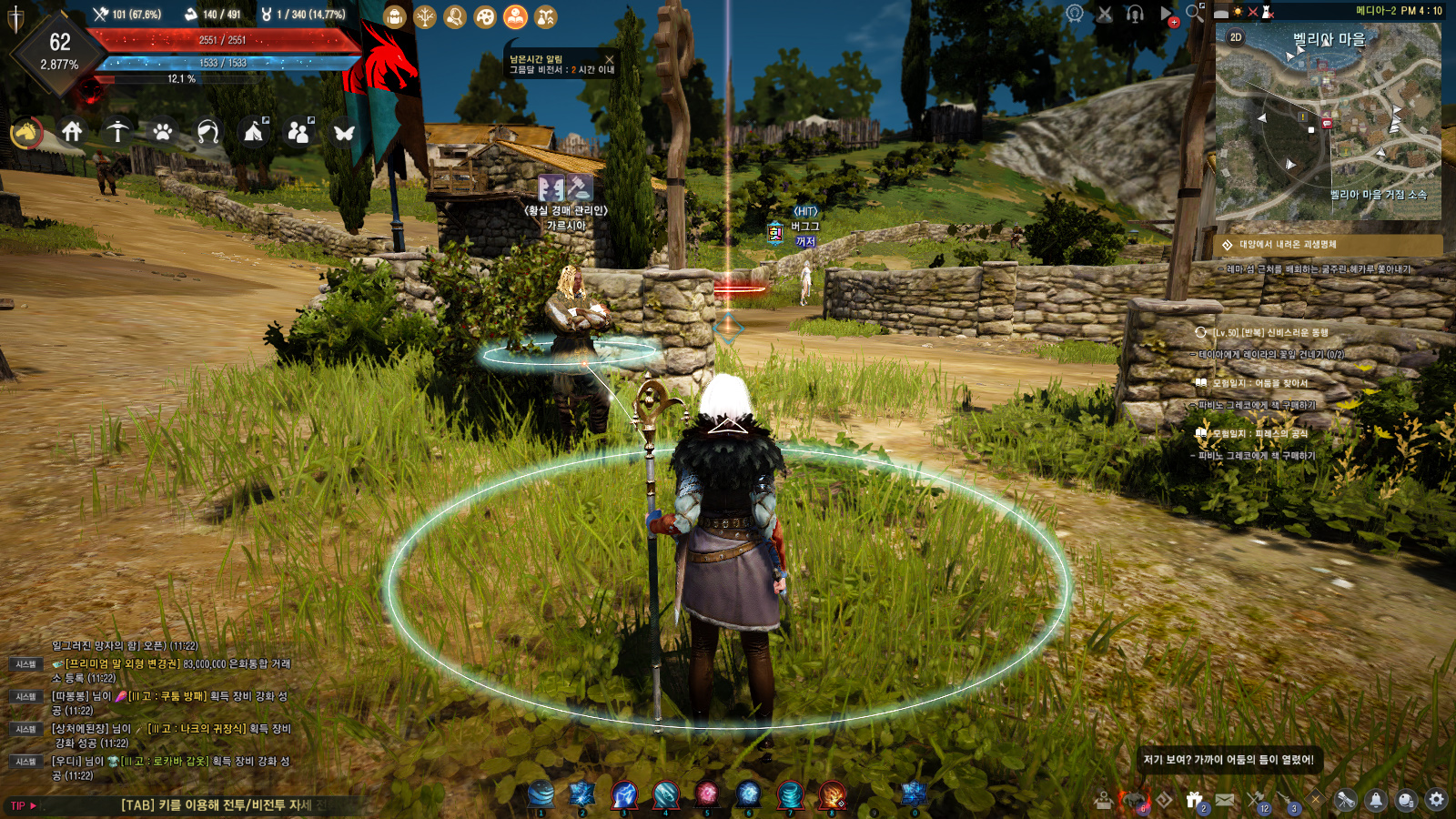Click the pickaxe worker icon
This screenshot has width=1456, height=819.
click(117, 132)
